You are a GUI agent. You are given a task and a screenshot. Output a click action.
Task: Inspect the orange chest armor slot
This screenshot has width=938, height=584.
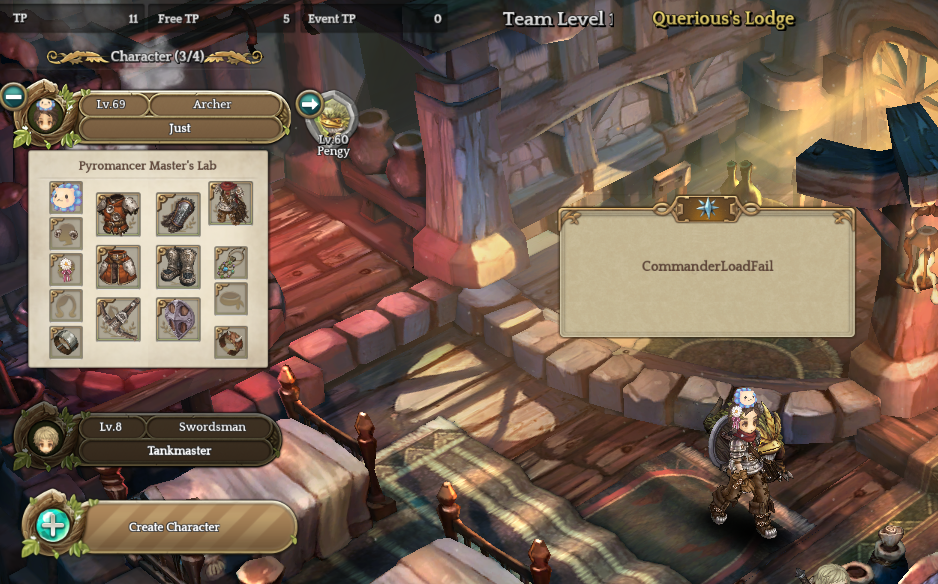coord(118,213)
